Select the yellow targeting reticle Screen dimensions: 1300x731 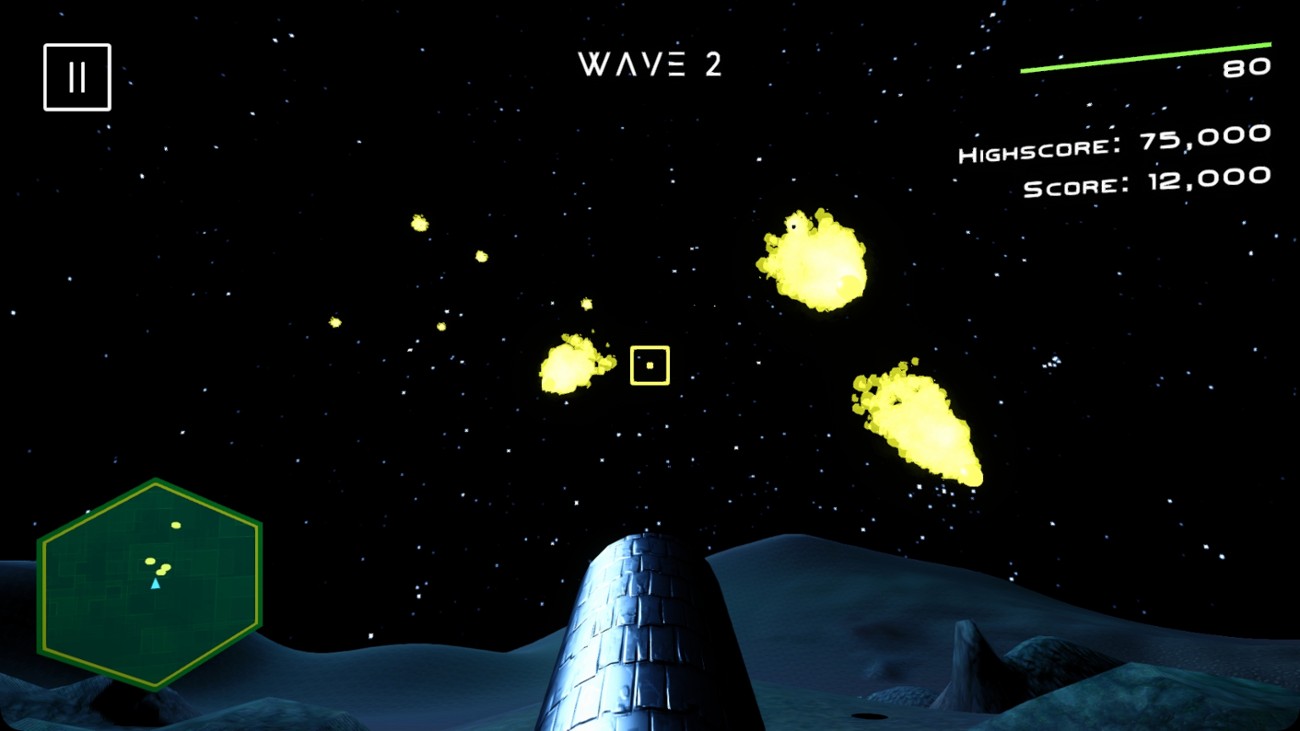[650, 364]
